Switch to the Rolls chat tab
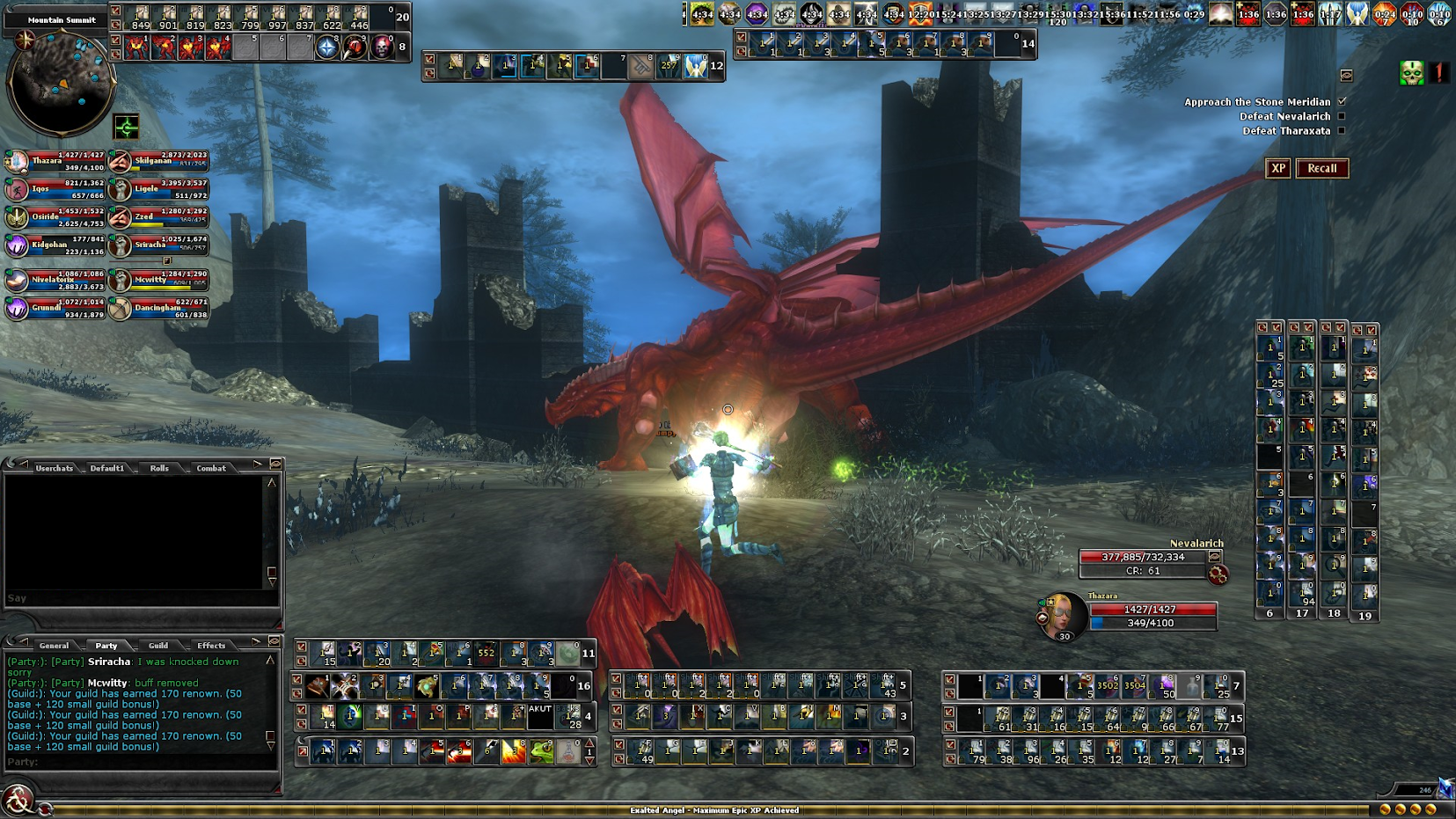Image resolution: width=1456 pixels, height=819 pixels. coord(159,468)
